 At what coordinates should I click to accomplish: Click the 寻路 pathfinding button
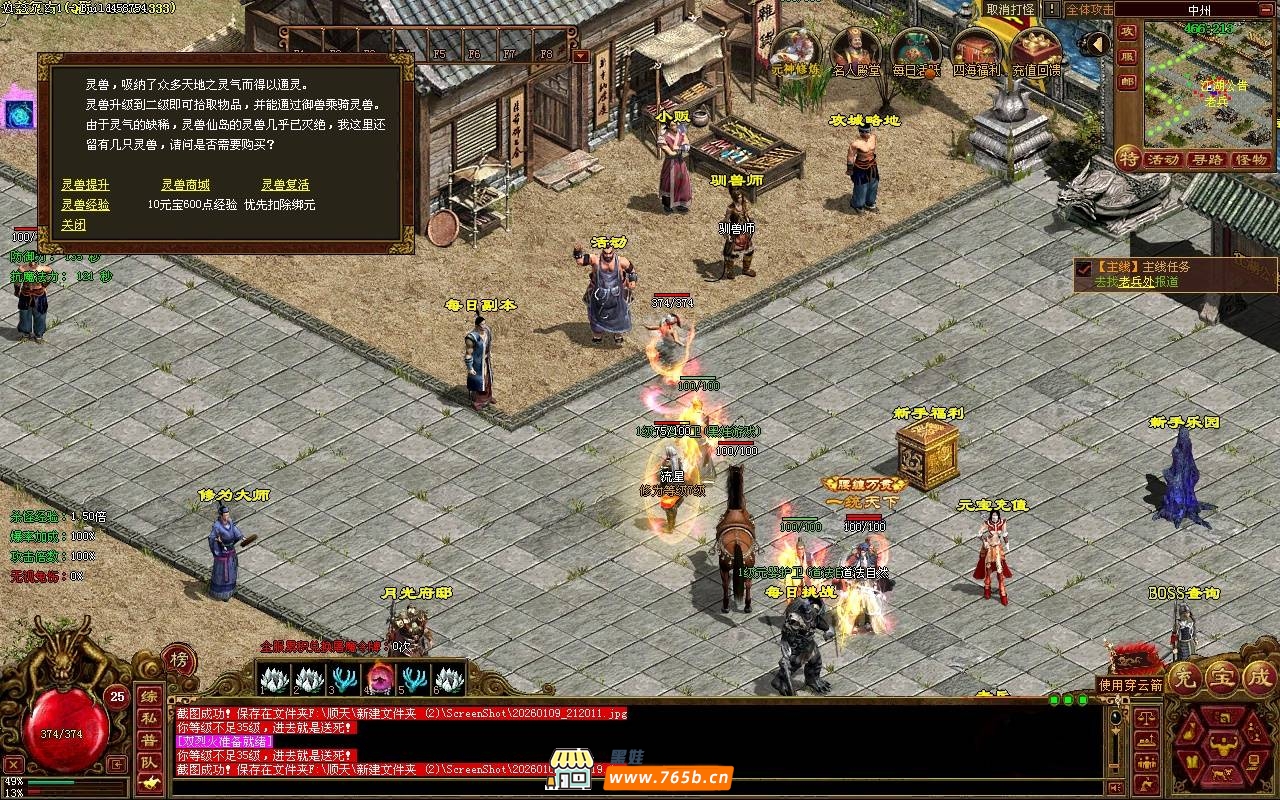click(1207, 160)
